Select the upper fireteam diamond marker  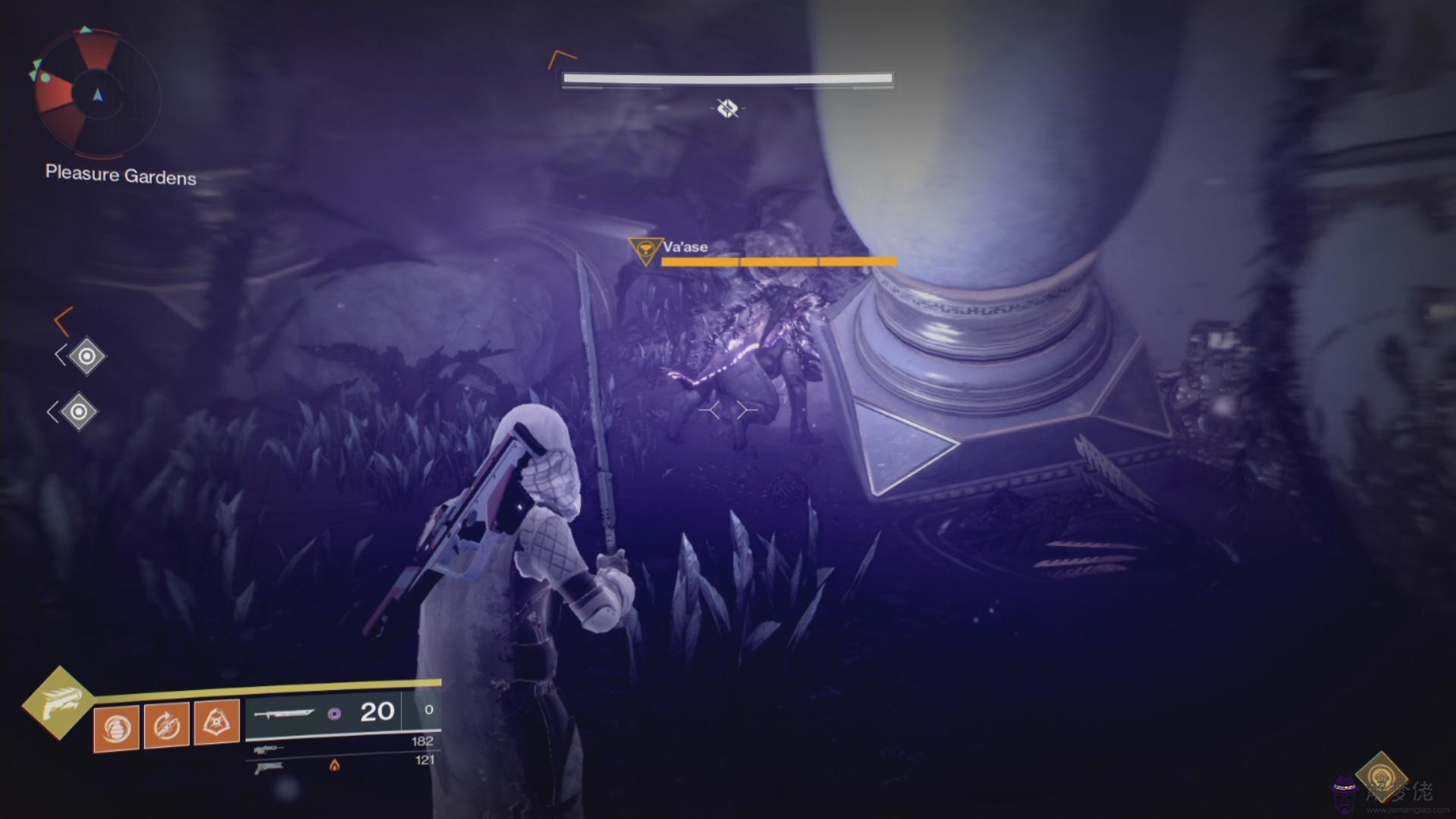(x=86, y=356)
